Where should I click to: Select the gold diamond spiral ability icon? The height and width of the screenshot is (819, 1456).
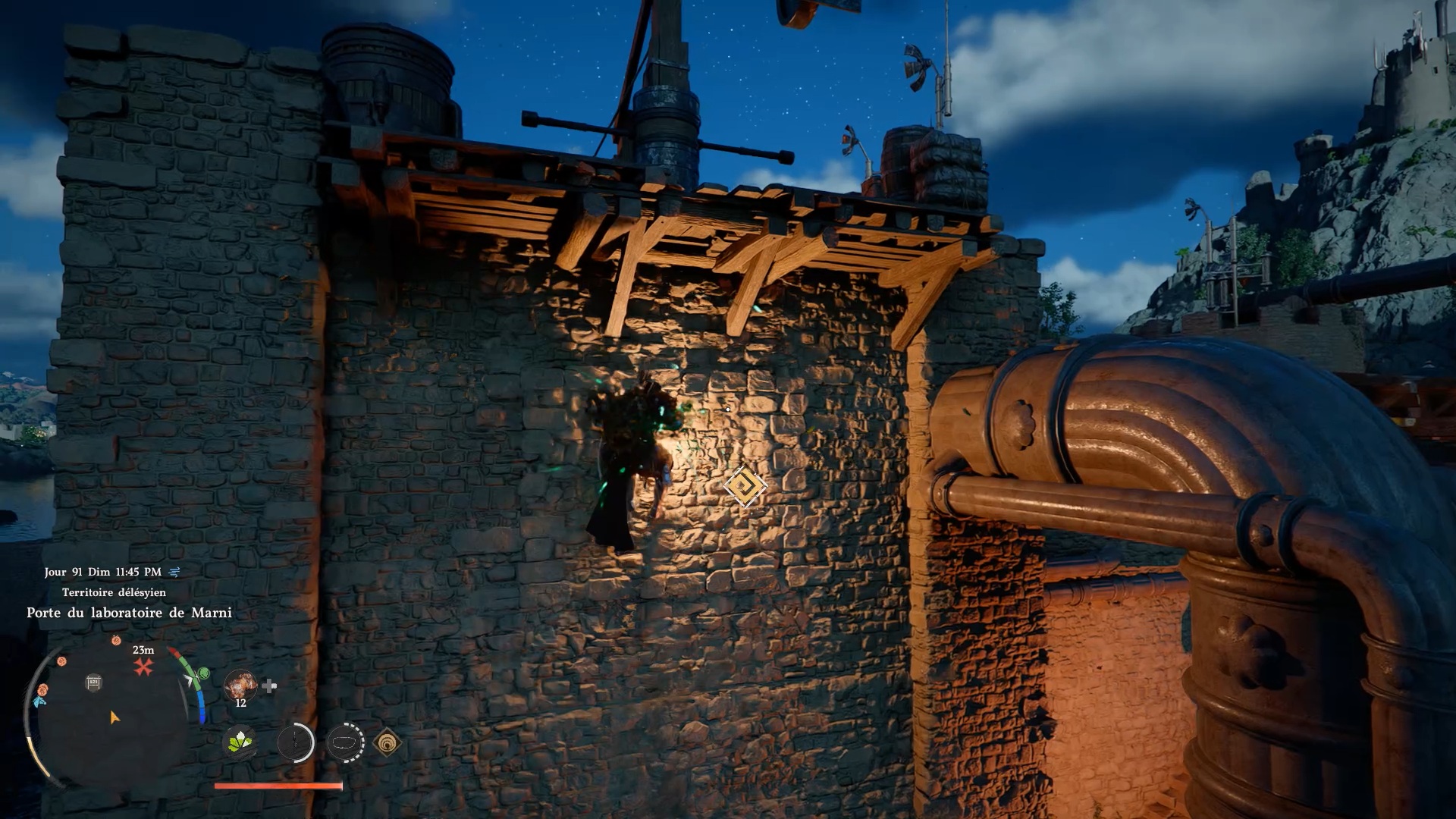pos(387,743)
